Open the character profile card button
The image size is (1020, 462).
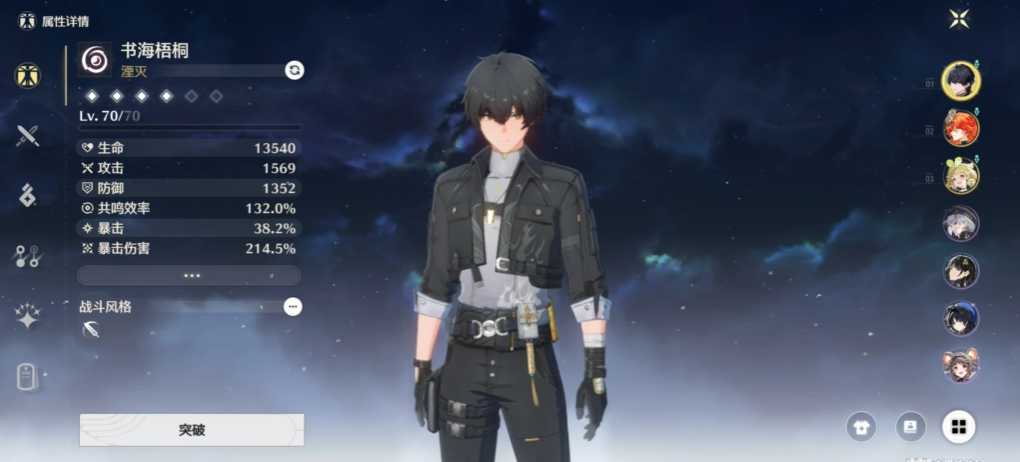pos(910,427)
